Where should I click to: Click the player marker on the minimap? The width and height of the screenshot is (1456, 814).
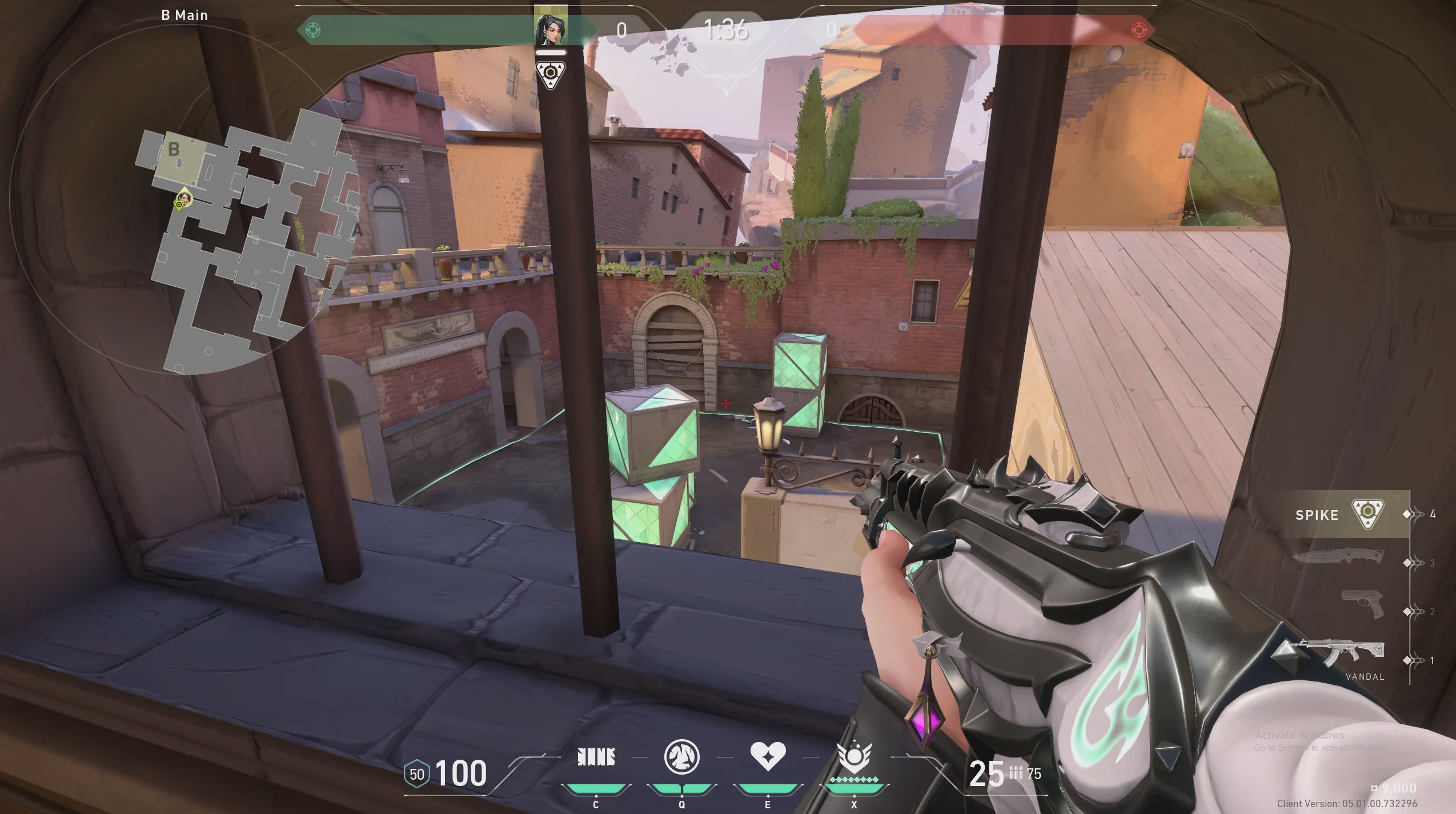pyautogui.click(x=183, y=199)
